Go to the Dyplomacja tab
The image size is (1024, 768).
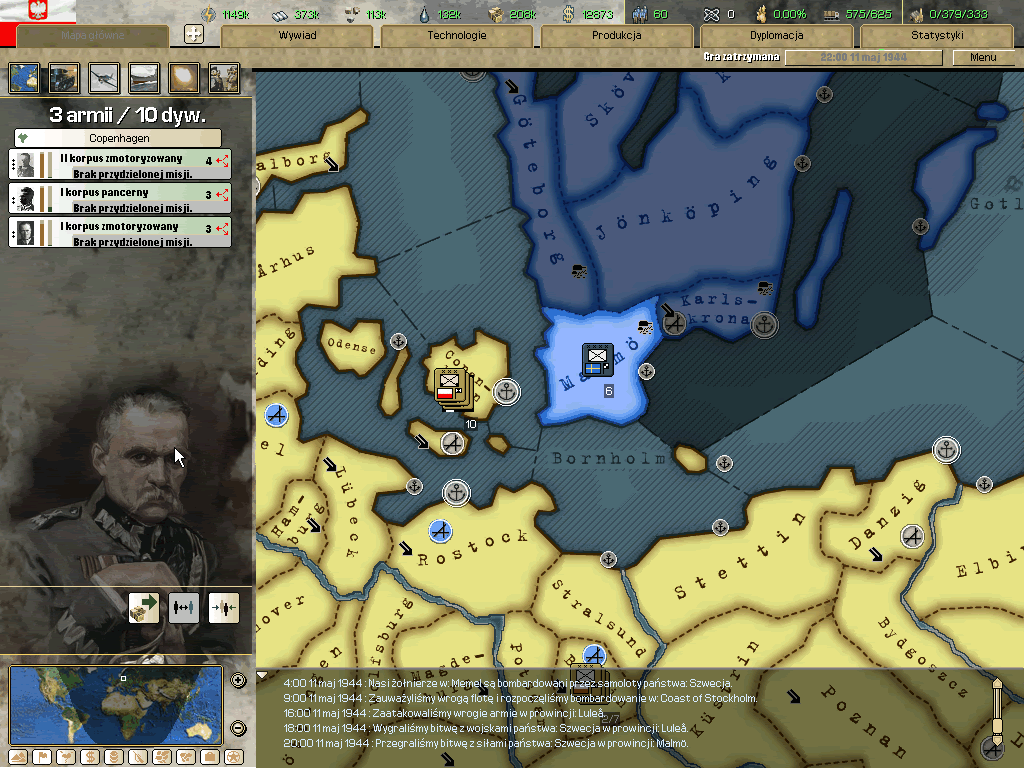(x=776, y=35)
